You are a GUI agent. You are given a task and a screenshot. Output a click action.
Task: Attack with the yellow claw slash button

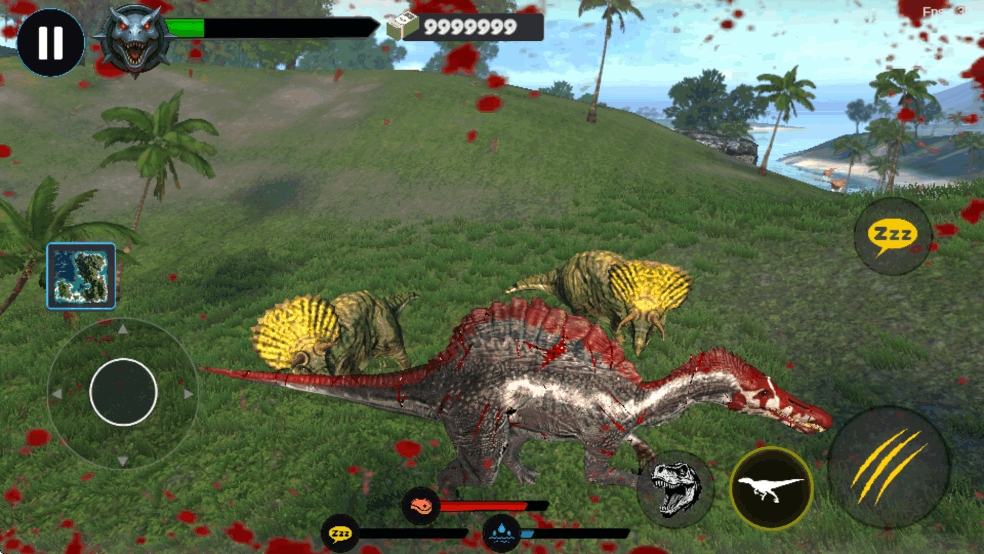[x=888, y=467]
